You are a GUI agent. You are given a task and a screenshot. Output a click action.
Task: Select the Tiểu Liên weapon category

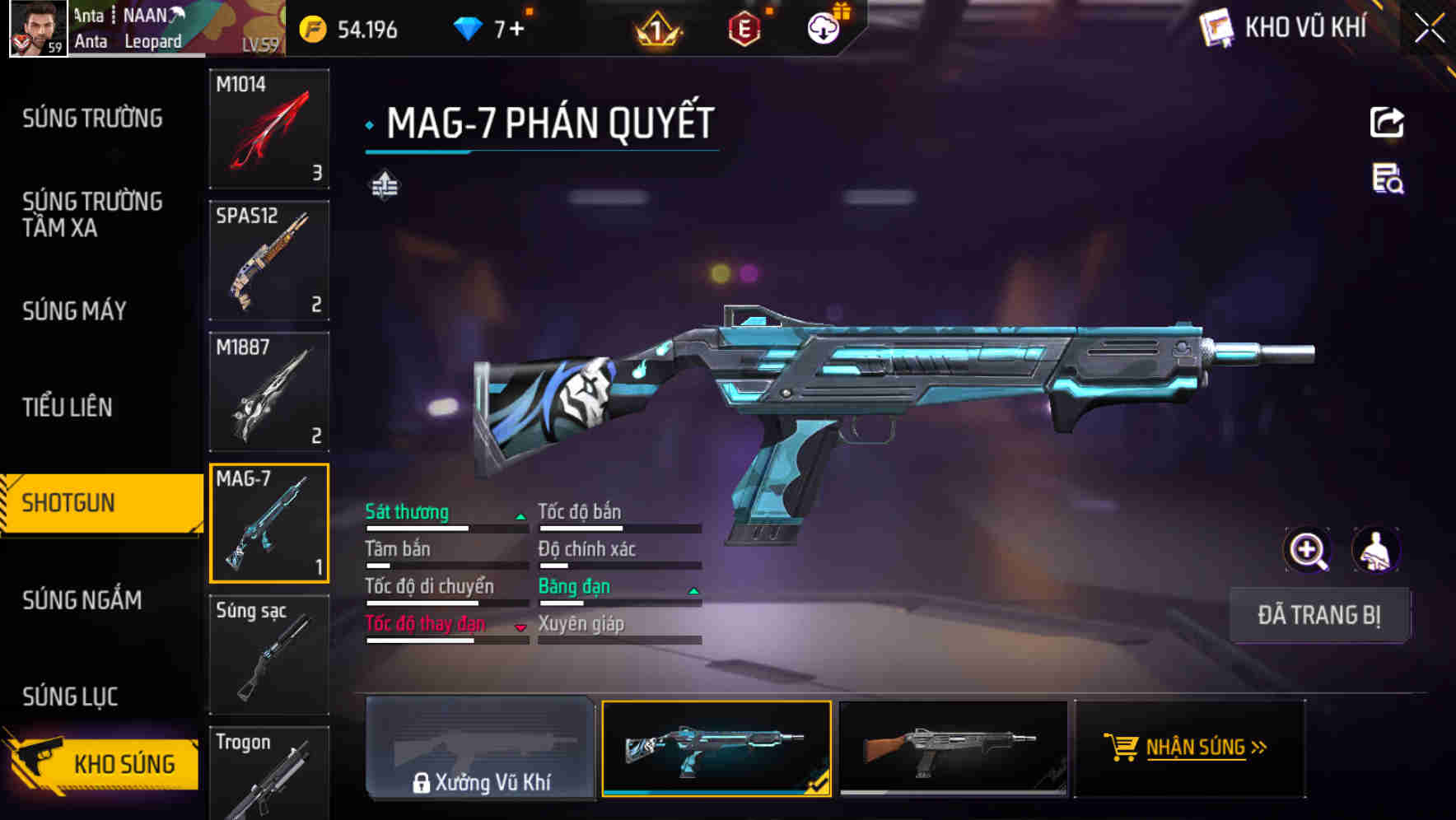[x=67, y=407]
